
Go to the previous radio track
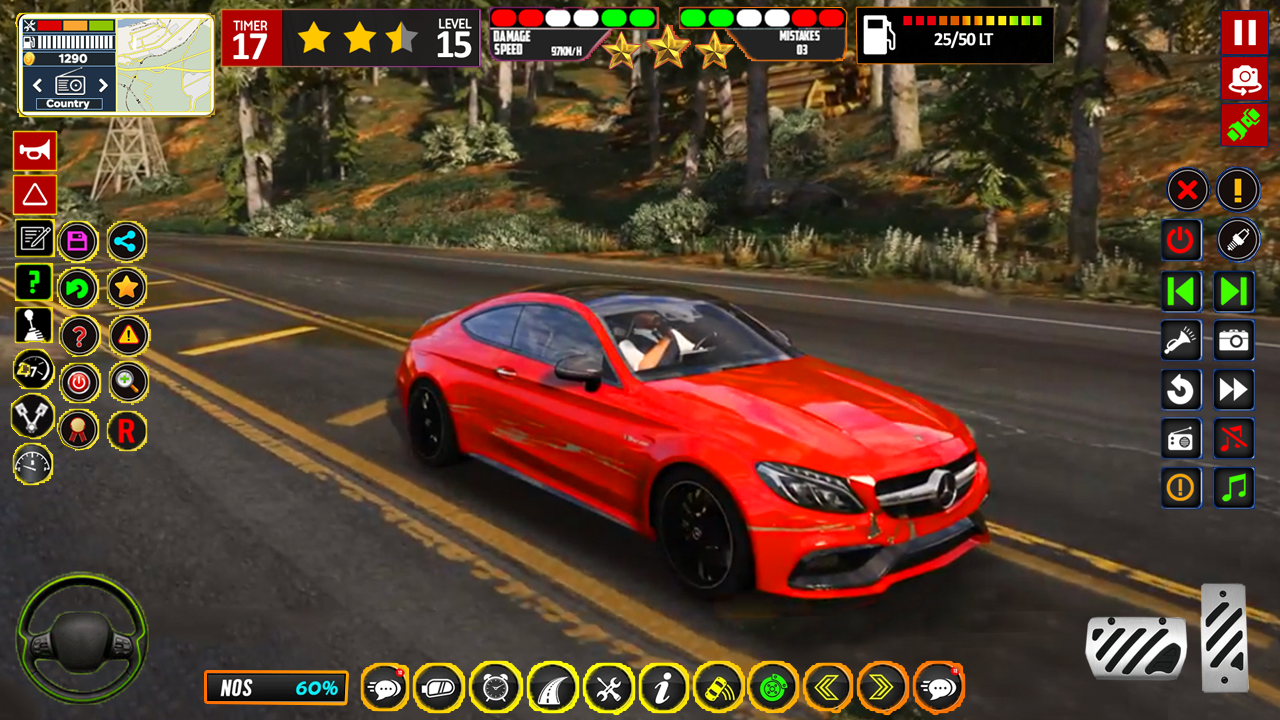[1181, 291]
